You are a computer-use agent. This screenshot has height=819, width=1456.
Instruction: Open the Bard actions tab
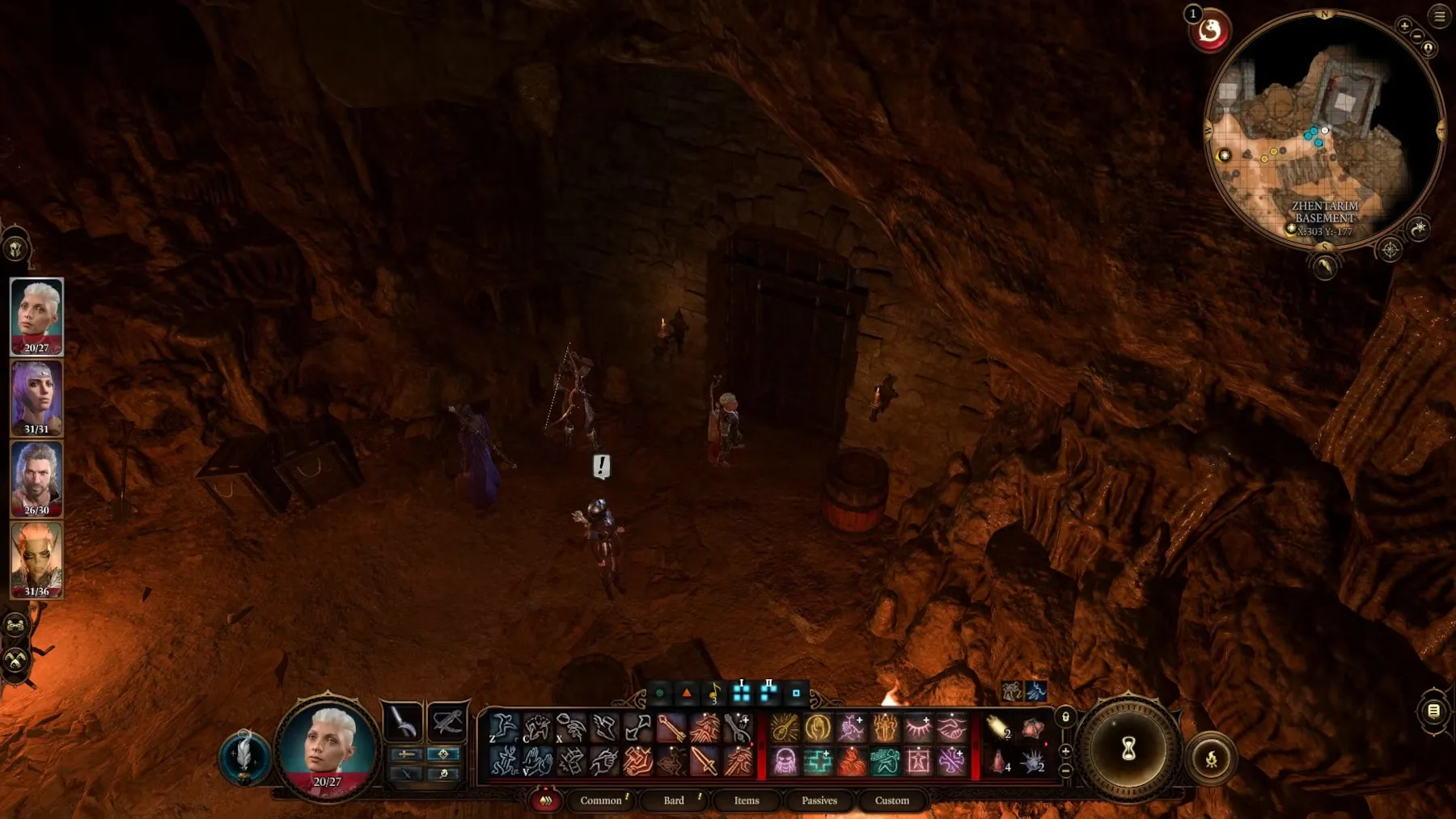(x=674, y=800)
